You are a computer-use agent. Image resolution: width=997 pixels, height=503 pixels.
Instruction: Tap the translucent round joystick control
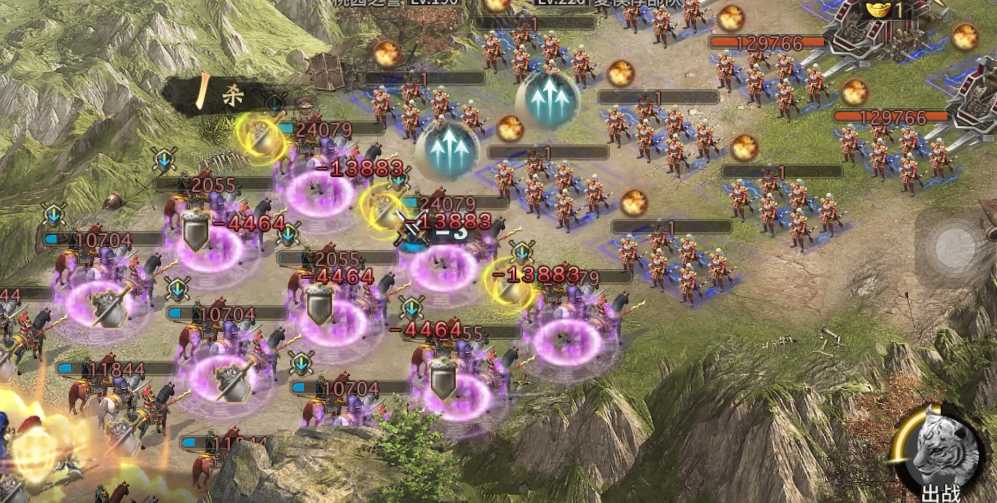pyautogui.click(x=953, y=246)
